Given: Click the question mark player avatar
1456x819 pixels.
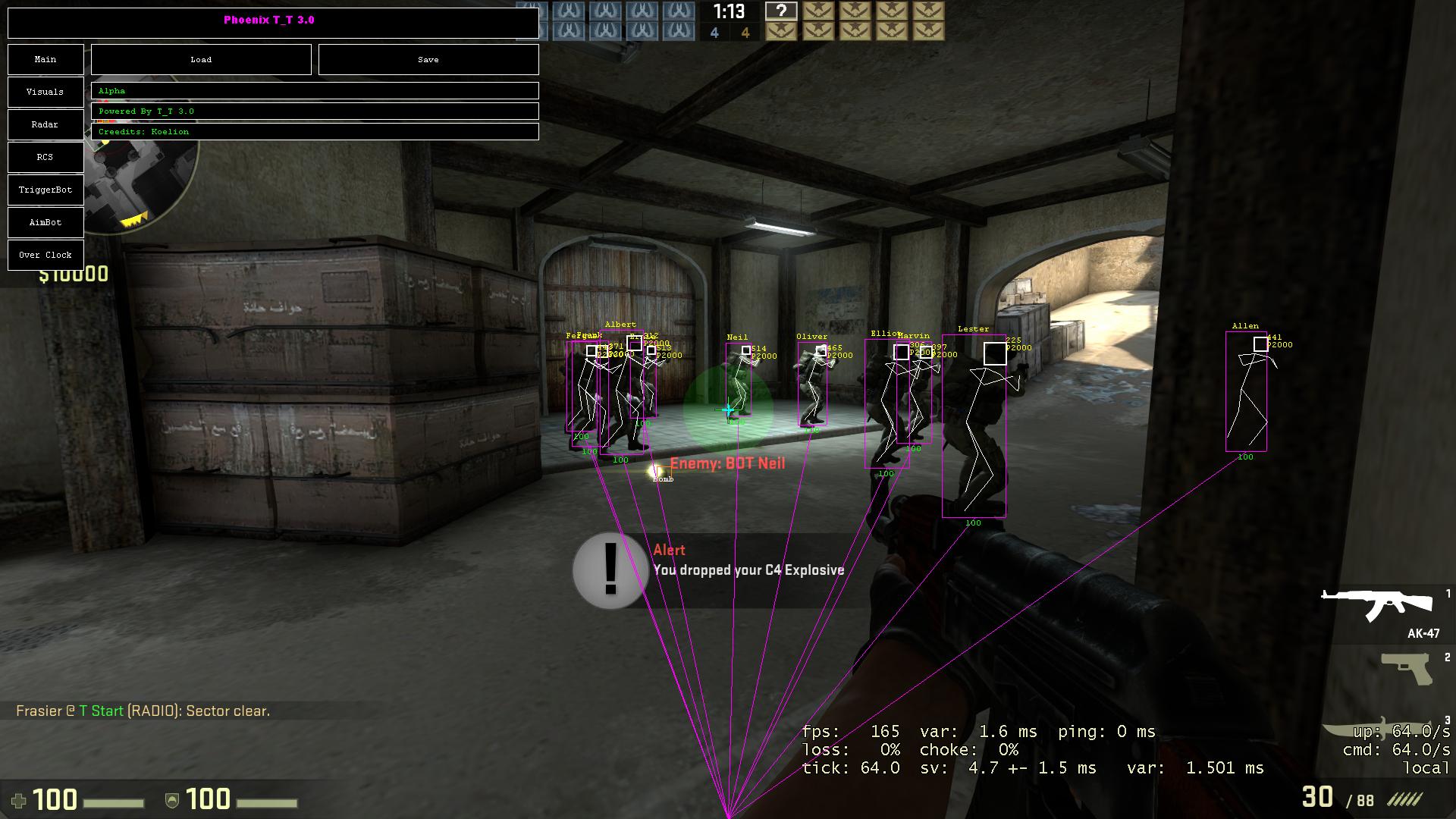Looking at the screenshot, I should tap(781, 11).
